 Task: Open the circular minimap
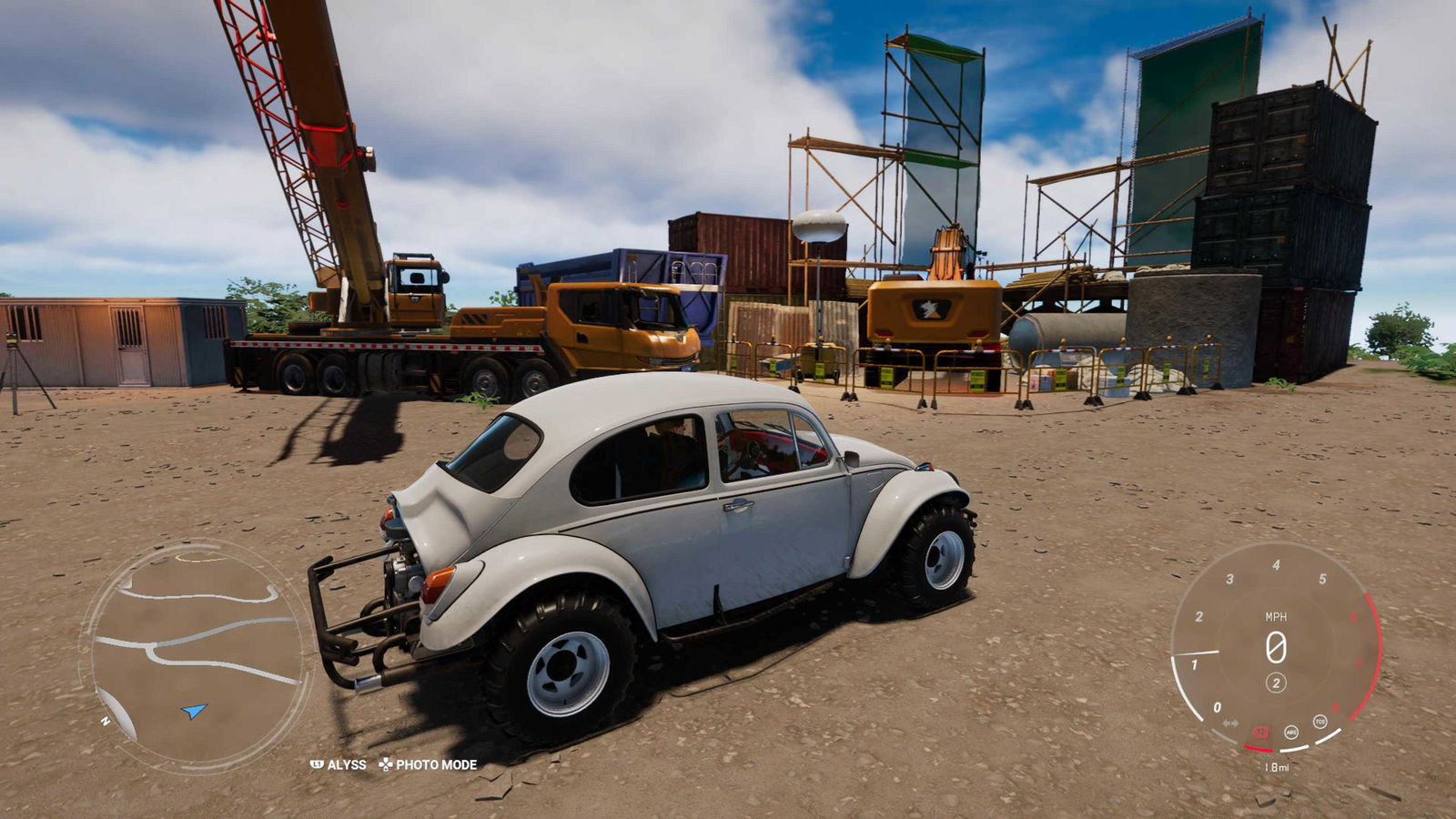tap(197, 654)
